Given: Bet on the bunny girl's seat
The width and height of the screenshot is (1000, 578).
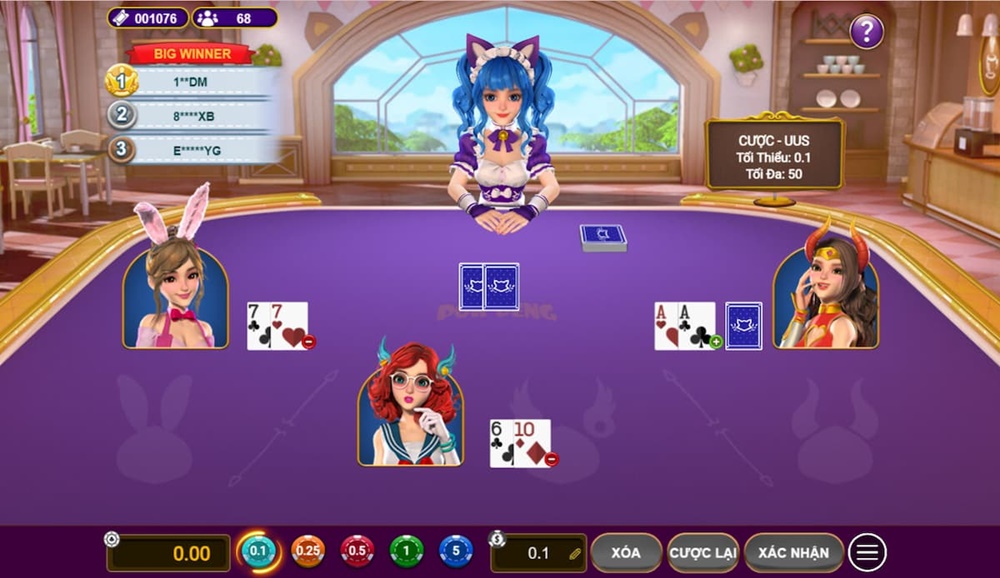Looking at the screenshot, I should 175,298.
